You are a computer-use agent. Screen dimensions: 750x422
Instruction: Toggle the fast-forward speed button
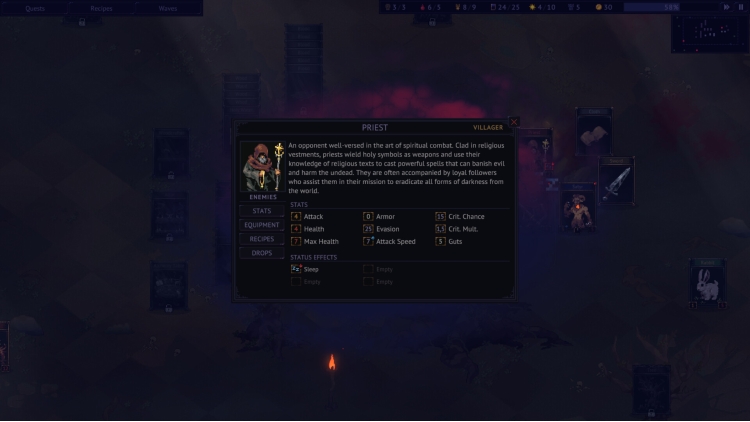pos(728,7)
